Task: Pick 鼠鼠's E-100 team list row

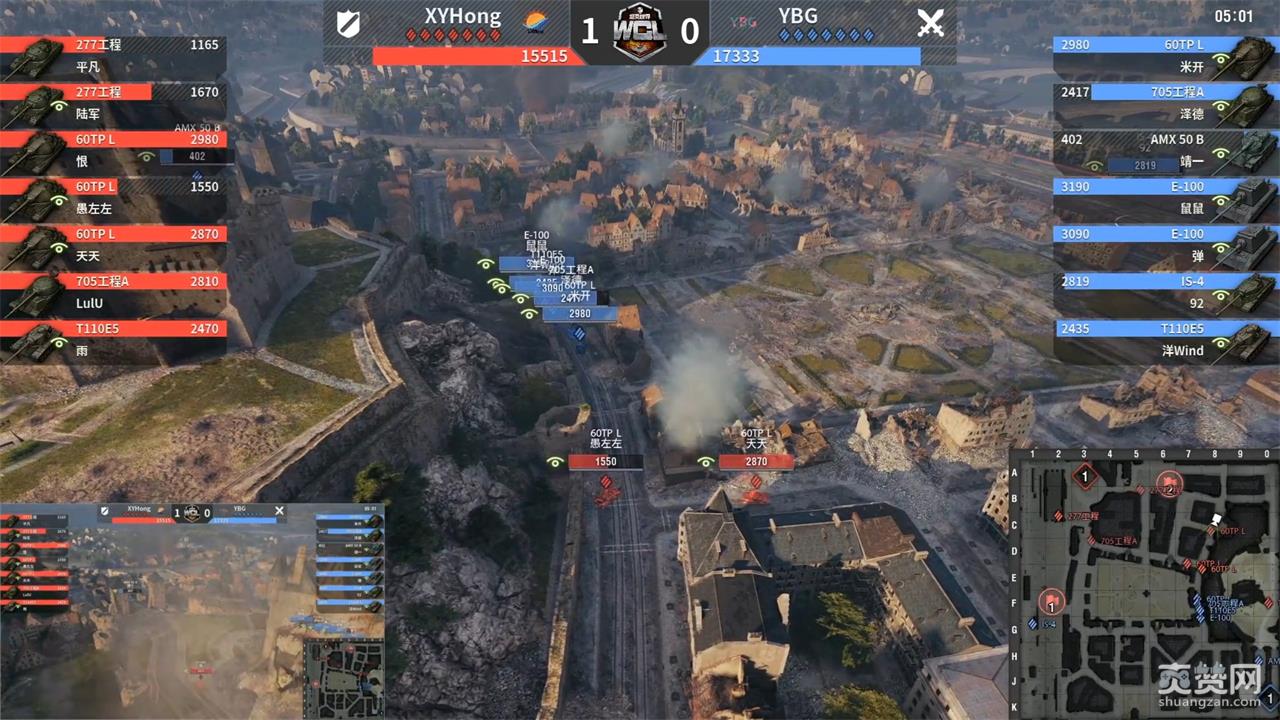Action: [x=1165, y=197]
